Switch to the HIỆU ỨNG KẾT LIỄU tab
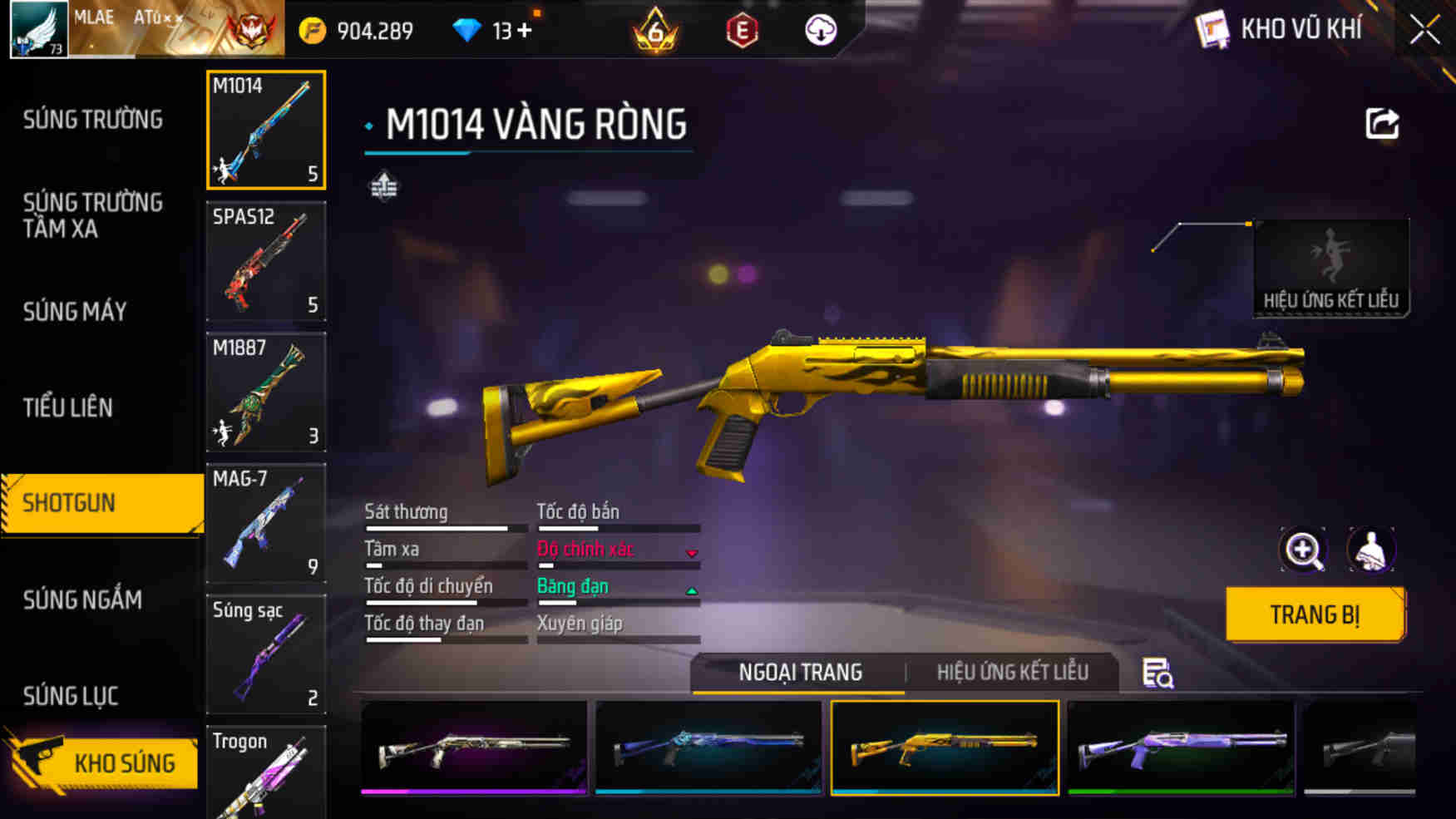The image size is (1456, 819). point(1014,672)
